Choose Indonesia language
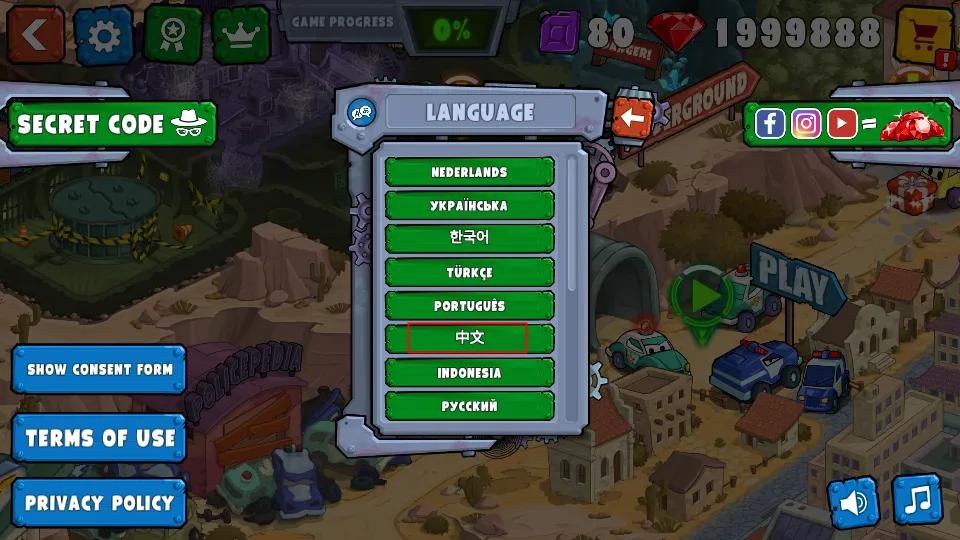Viewport: 960px width, 540px height. coord(469,372)
